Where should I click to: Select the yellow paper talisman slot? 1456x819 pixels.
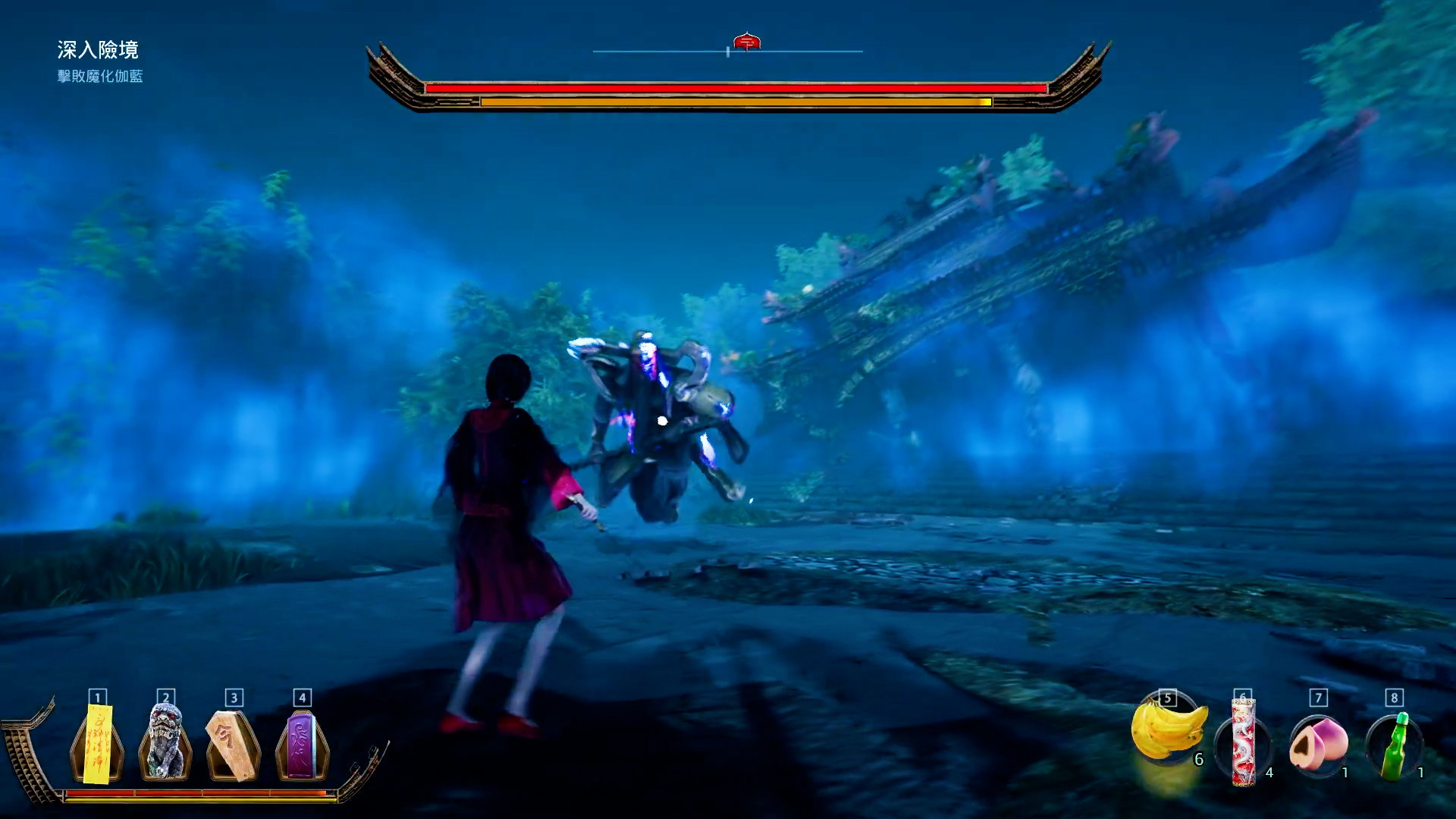(98, 745)
